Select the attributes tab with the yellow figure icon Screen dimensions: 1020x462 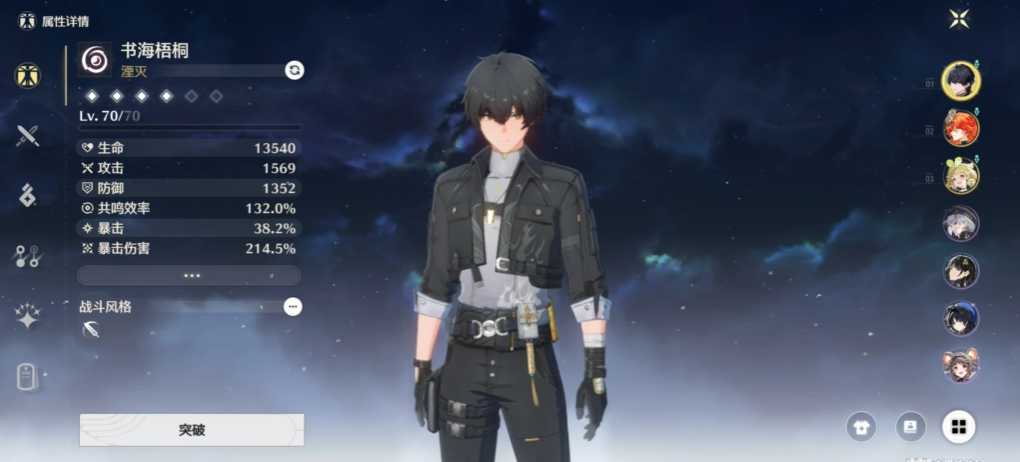28,76
